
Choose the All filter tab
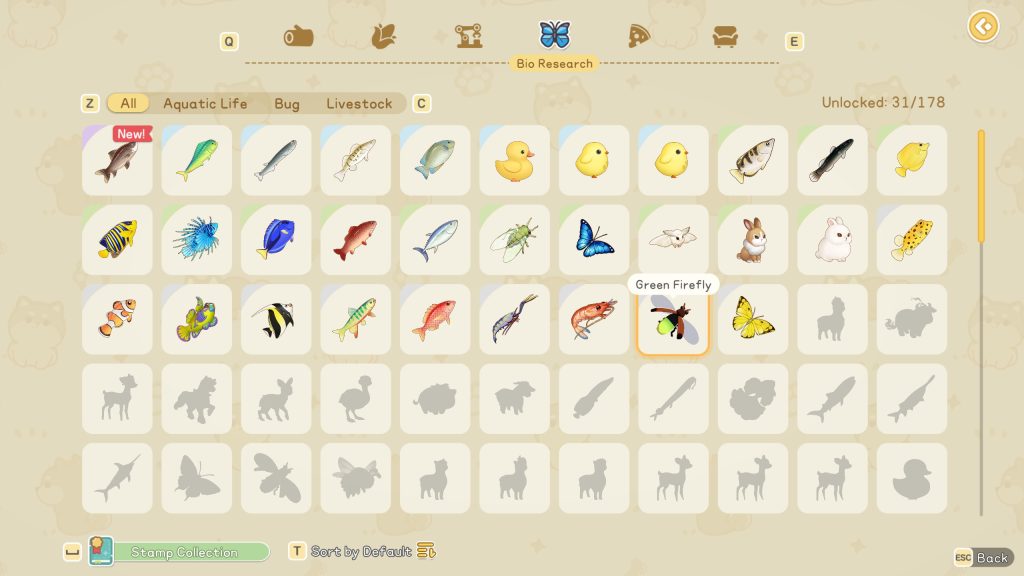point(128,104)
